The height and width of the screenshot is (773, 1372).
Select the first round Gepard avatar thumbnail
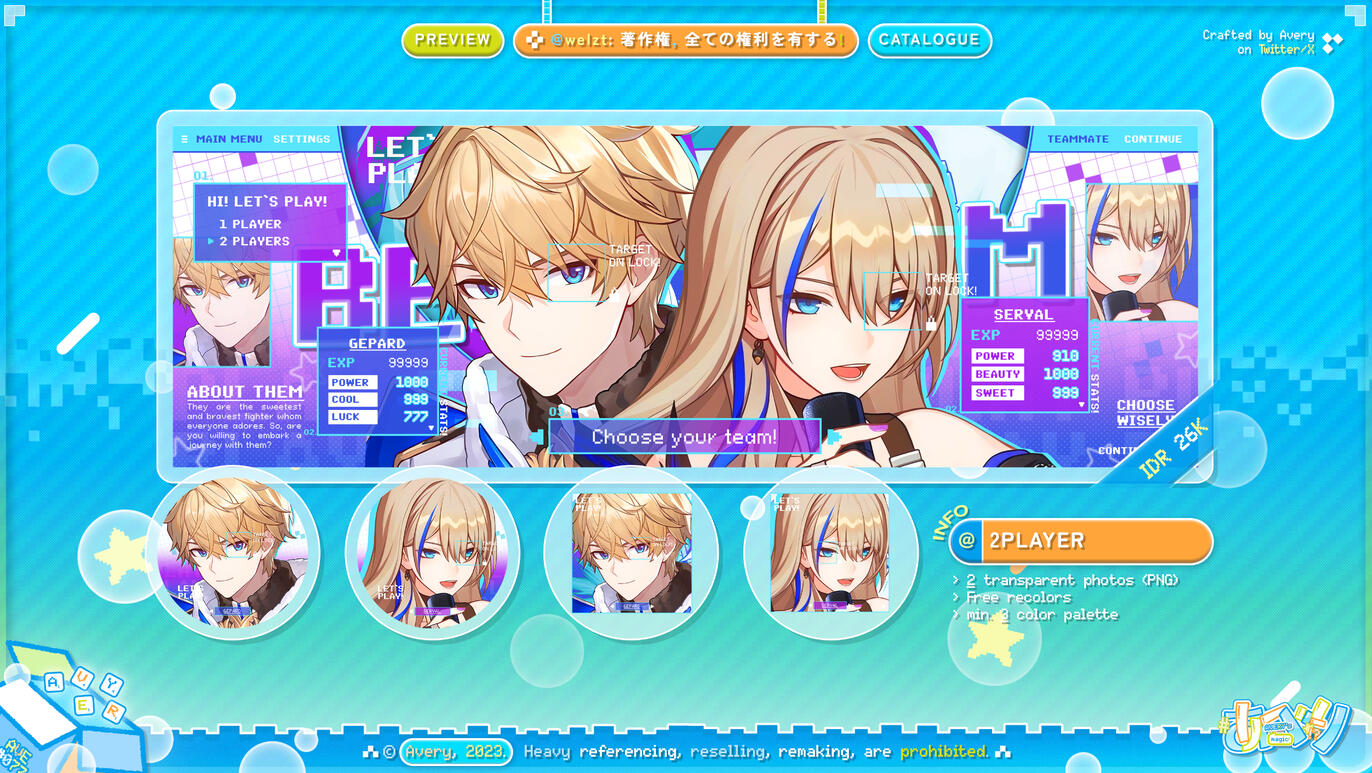click(233, 551)
